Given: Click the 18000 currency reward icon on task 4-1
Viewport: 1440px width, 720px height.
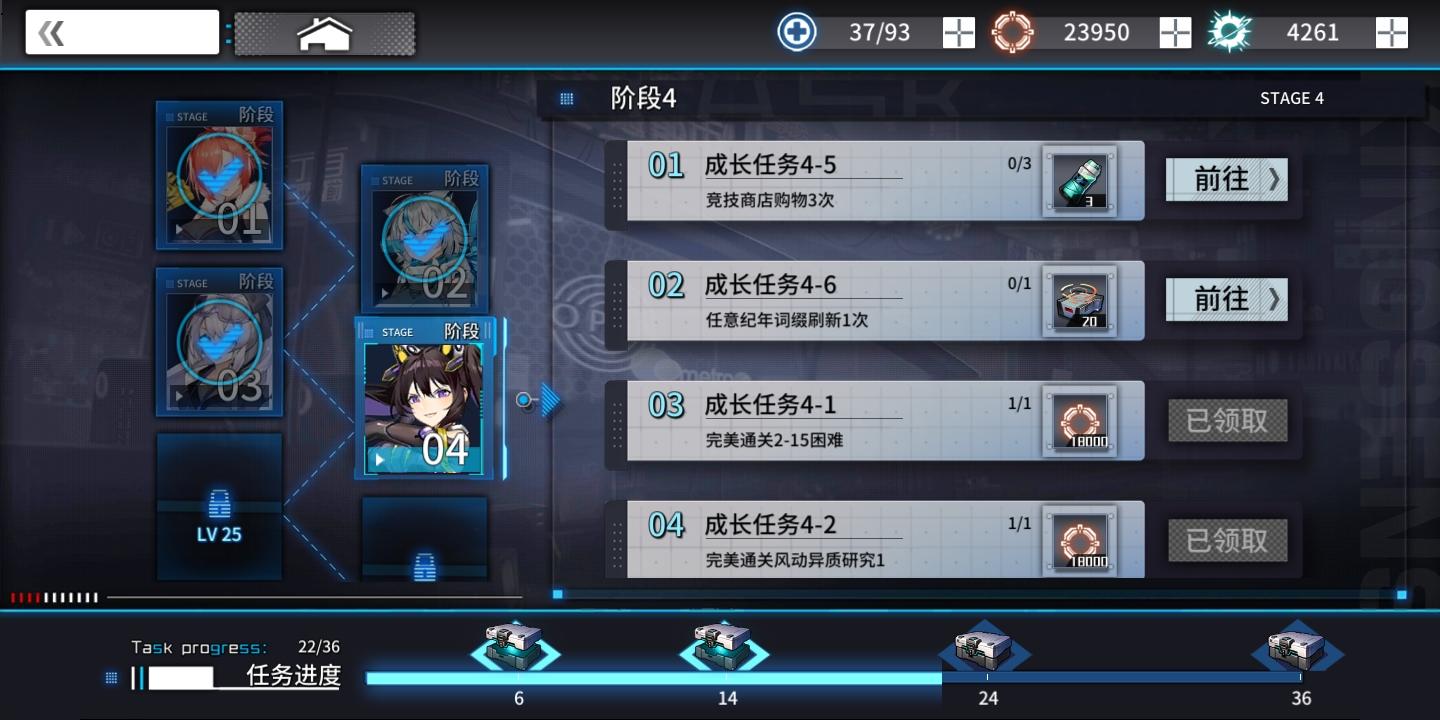Looking at the screenshot, I should pyautogui.click(x=1079, y=421).
